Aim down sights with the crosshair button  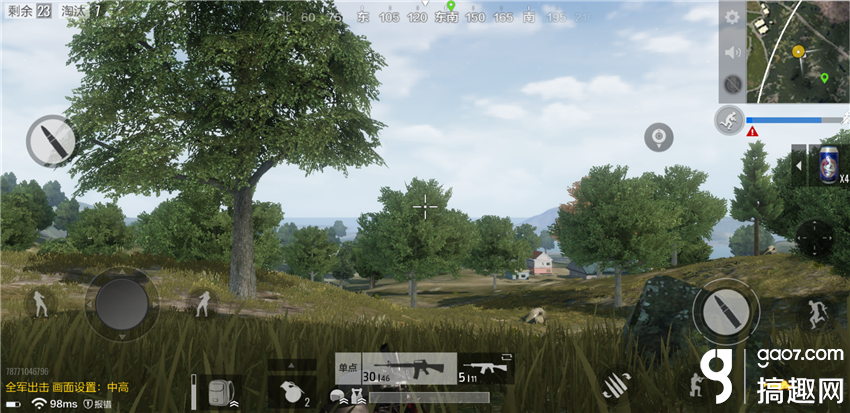point(815,239)
